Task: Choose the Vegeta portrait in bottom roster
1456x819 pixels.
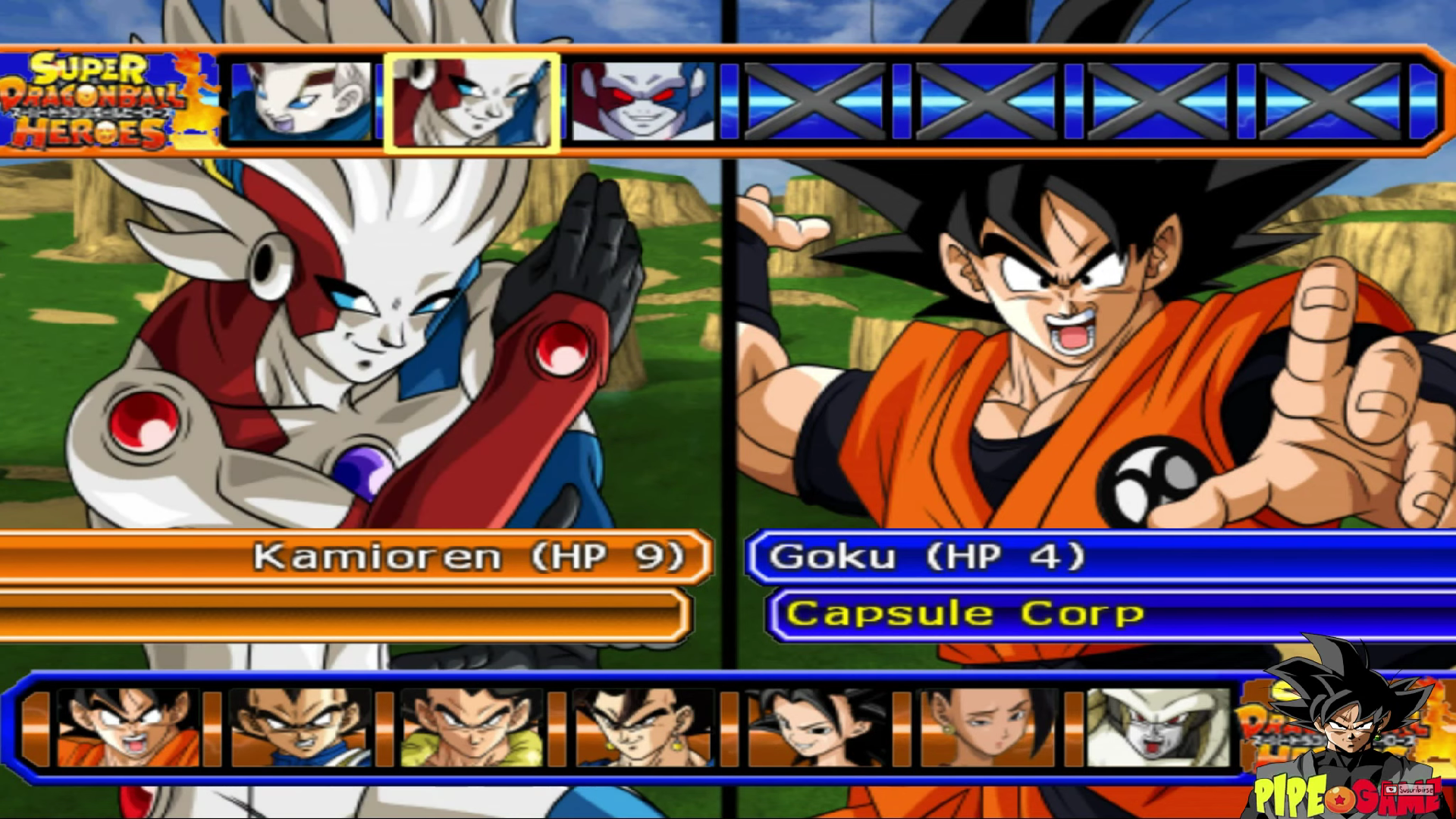Action: (x=300, y=728)
